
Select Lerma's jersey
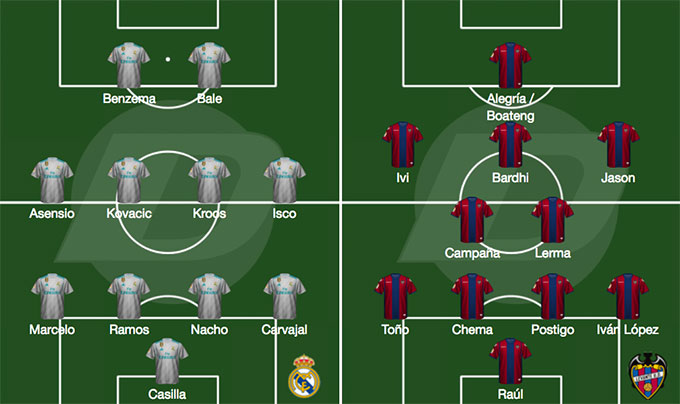click(x=551, y=221)
